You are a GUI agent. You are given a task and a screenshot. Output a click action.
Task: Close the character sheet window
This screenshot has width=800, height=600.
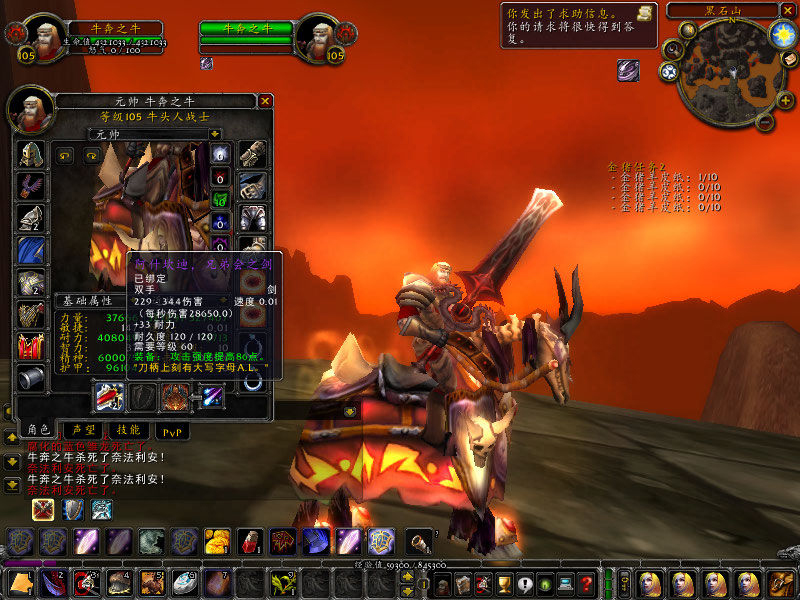265,101
